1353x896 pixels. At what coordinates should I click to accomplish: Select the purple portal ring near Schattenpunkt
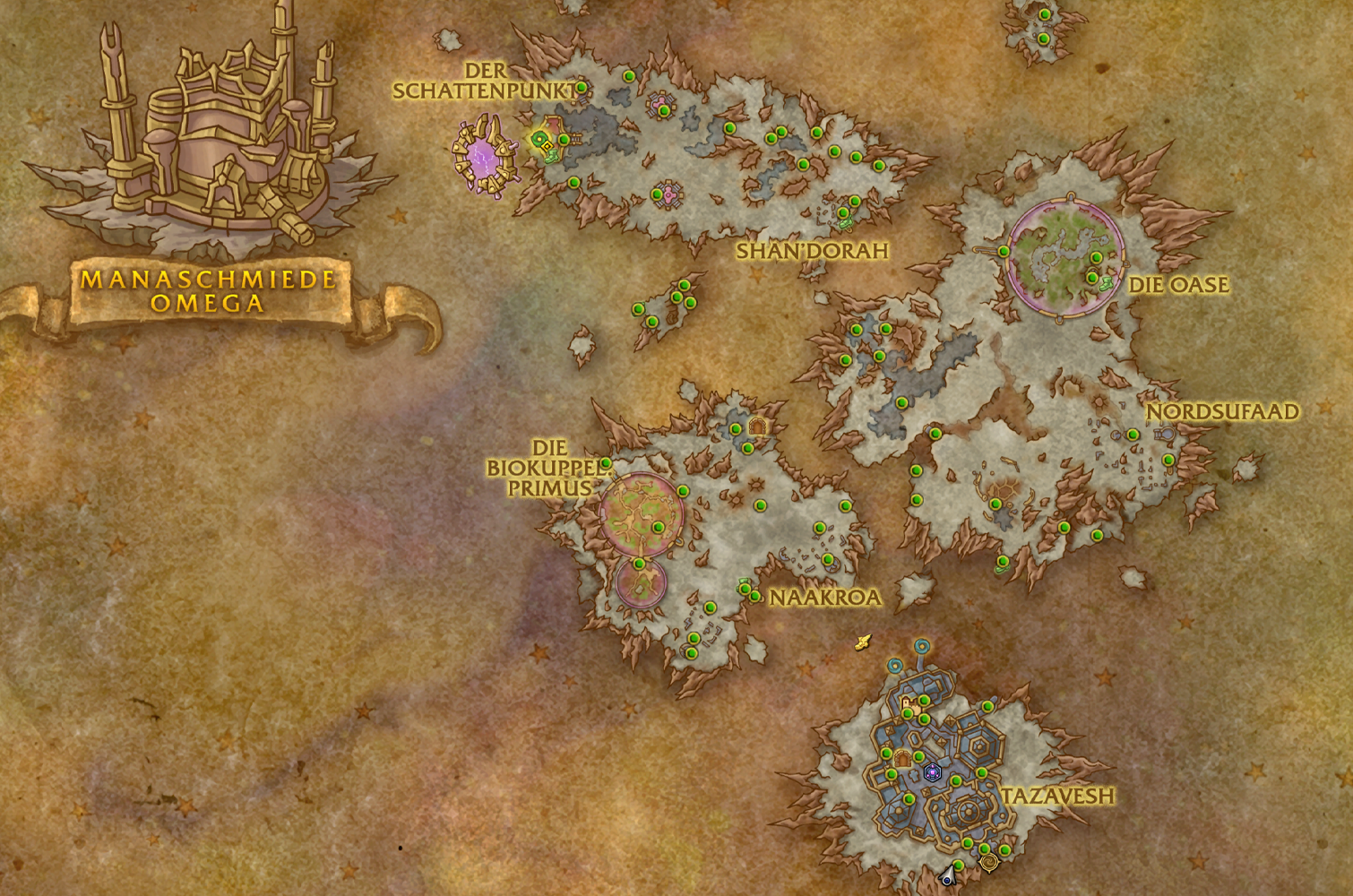pyautogui.click(x=485, y=156)
